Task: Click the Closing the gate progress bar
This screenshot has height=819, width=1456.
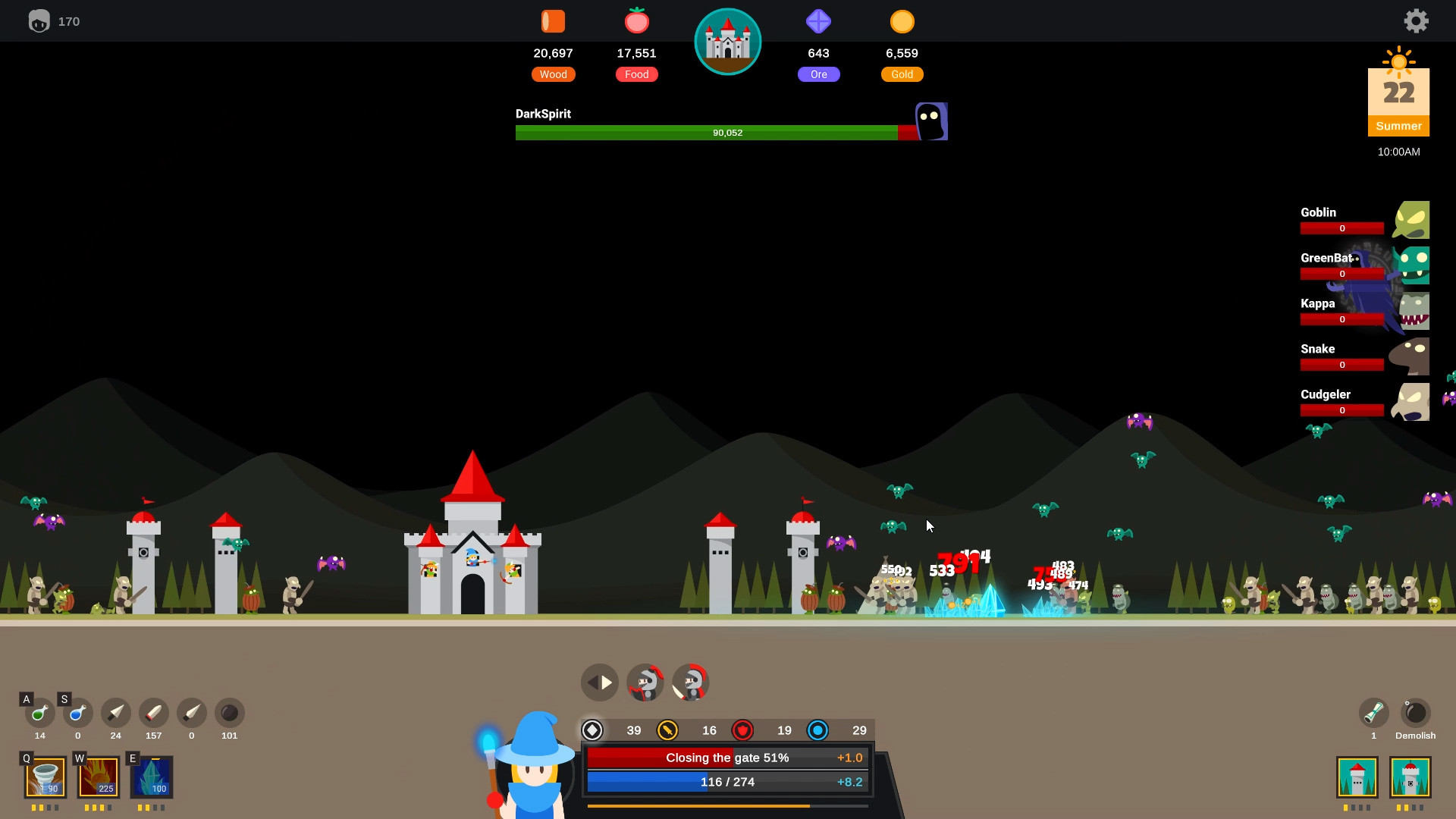Action: (x=726, y=757)
